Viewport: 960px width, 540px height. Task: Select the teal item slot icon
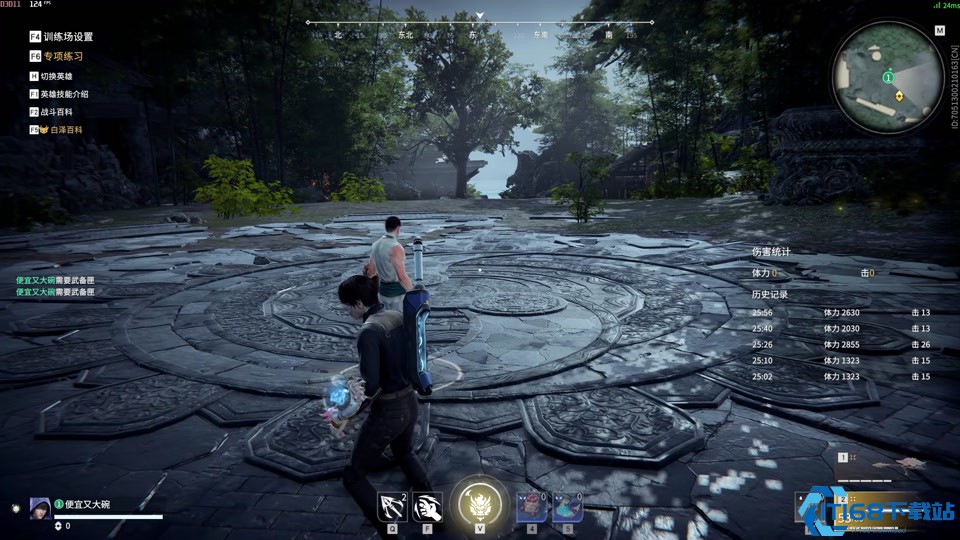[x=568, y=507]
